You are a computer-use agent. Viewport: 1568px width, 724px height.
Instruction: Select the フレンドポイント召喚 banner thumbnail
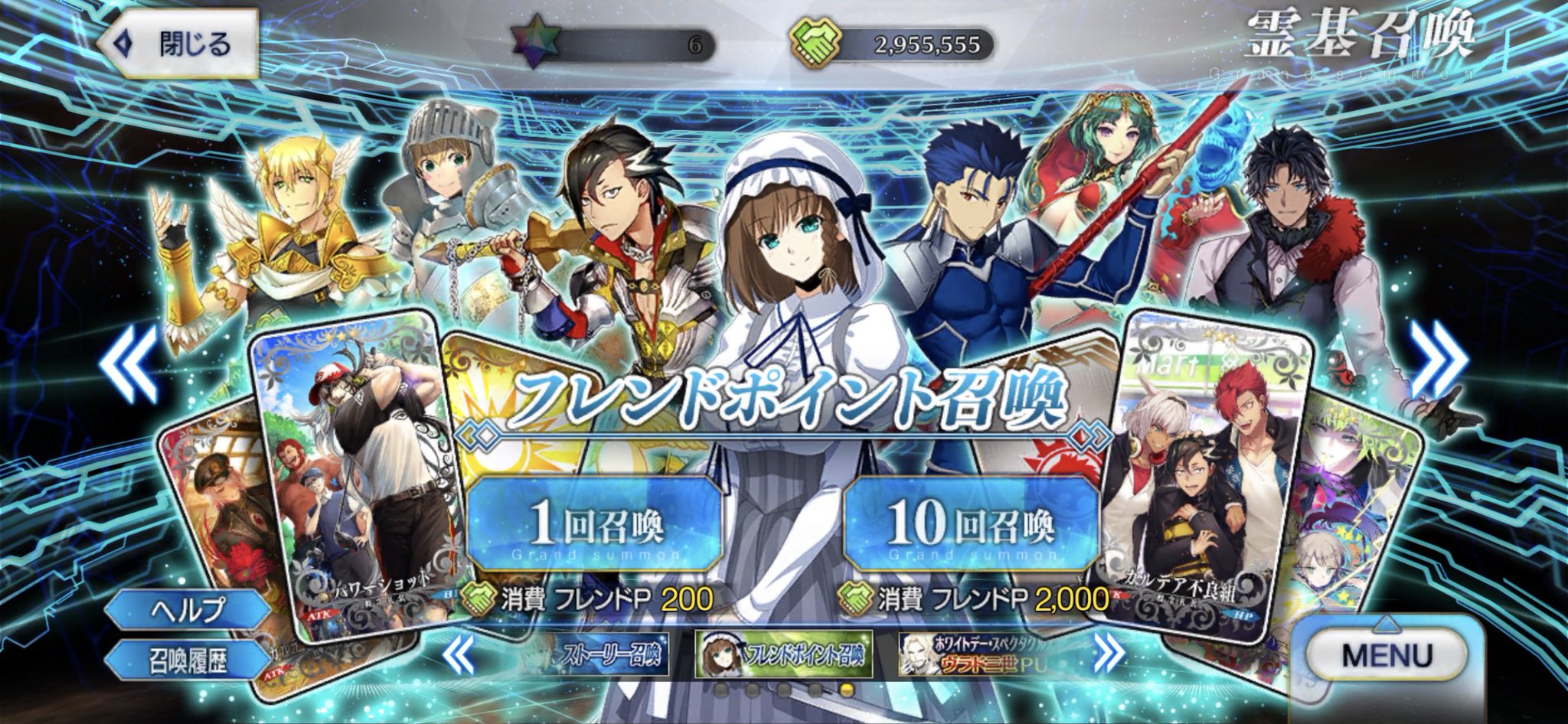(784, 655)
